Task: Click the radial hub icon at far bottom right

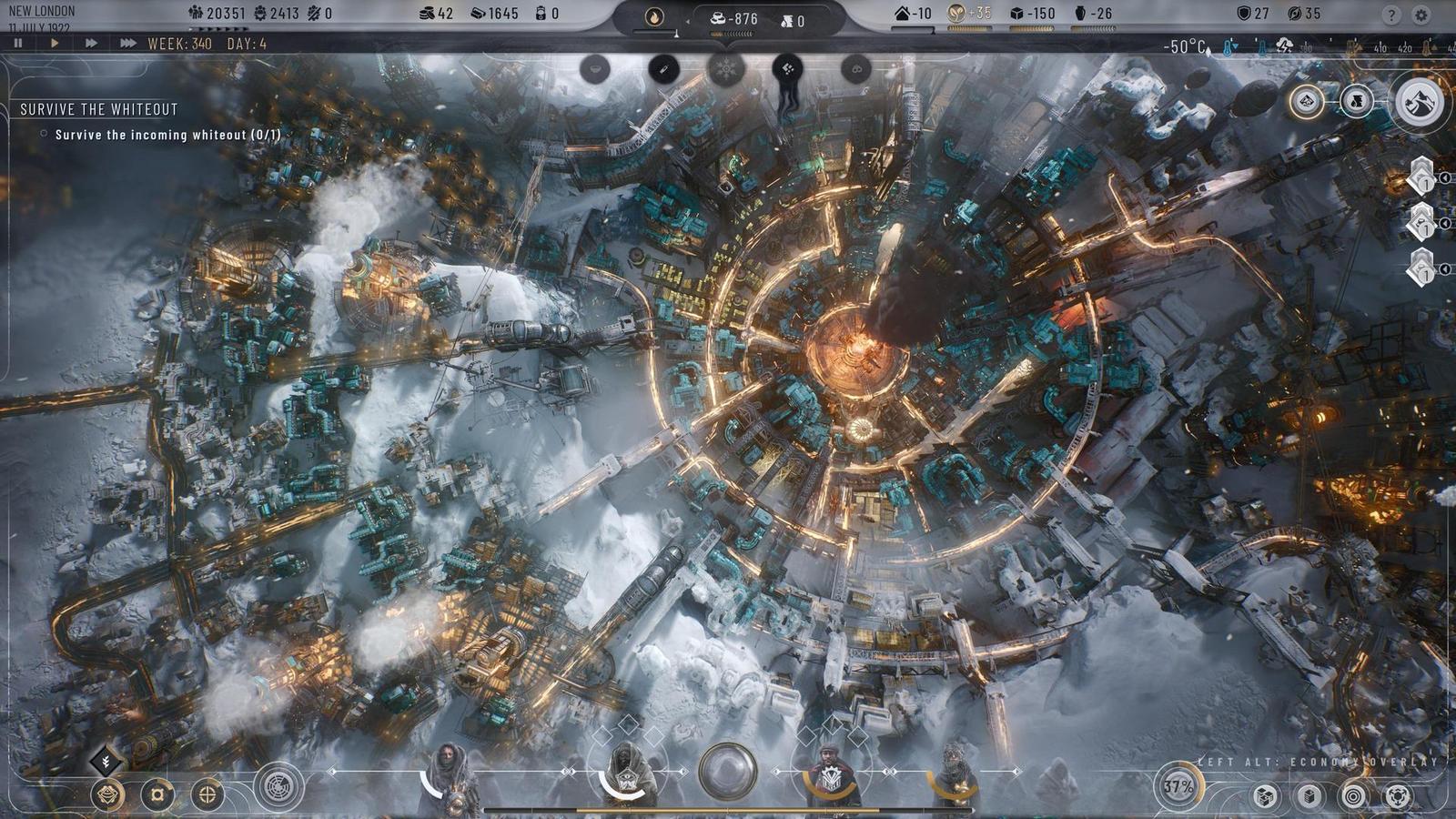Action: pyautogui.click(x=1395, y=796)
